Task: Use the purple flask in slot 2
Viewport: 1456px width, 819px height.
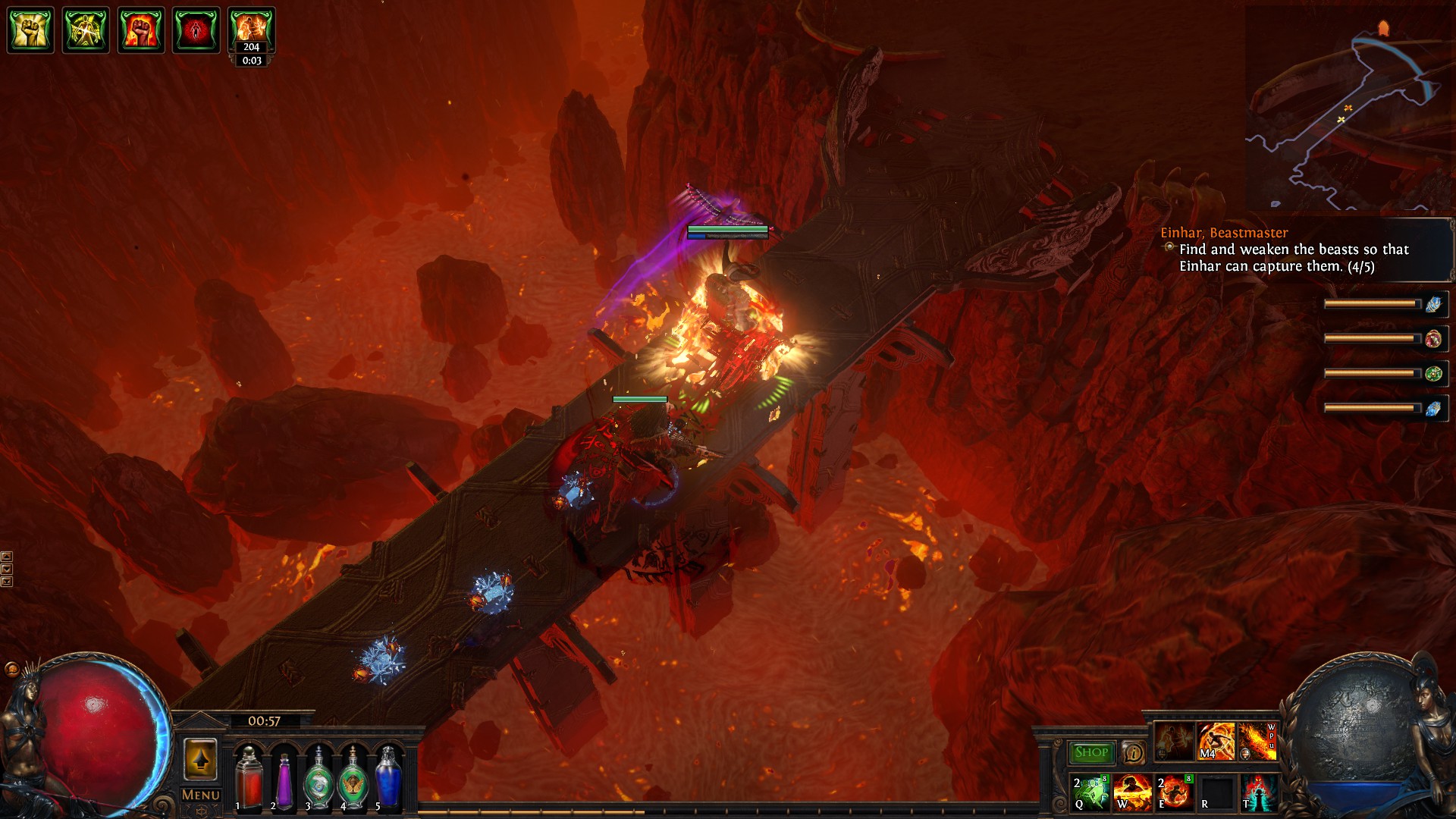Action: tap(283, 777)
